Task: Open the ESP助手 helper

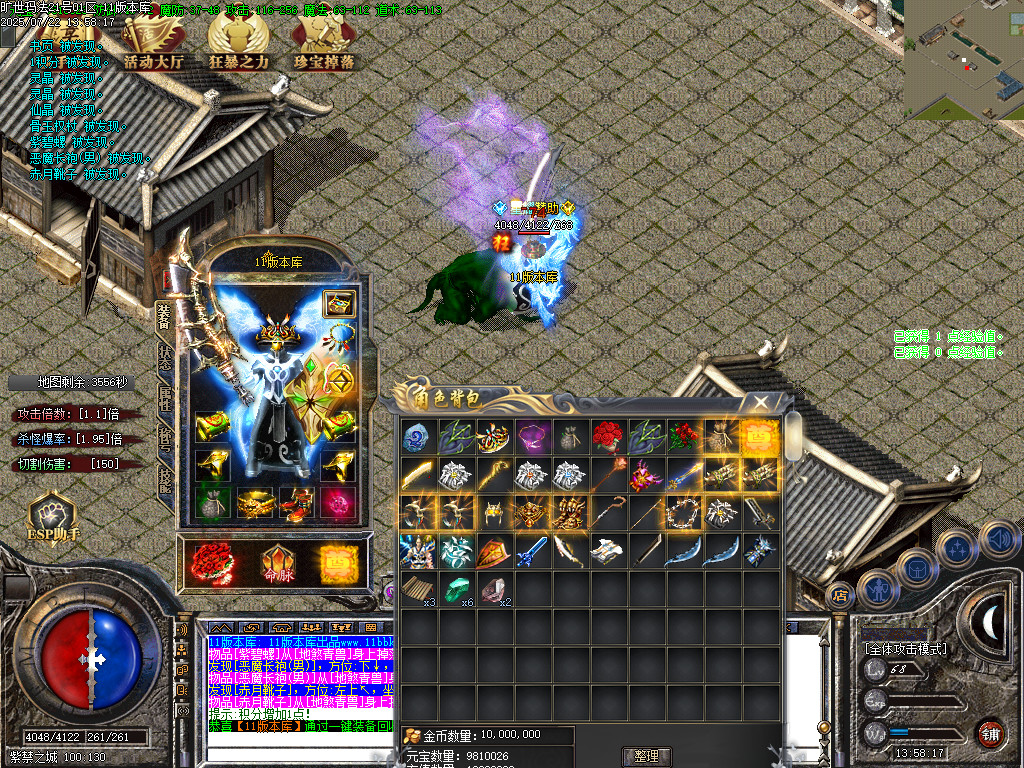Action: pyautogui.click(x=51, y=517)
